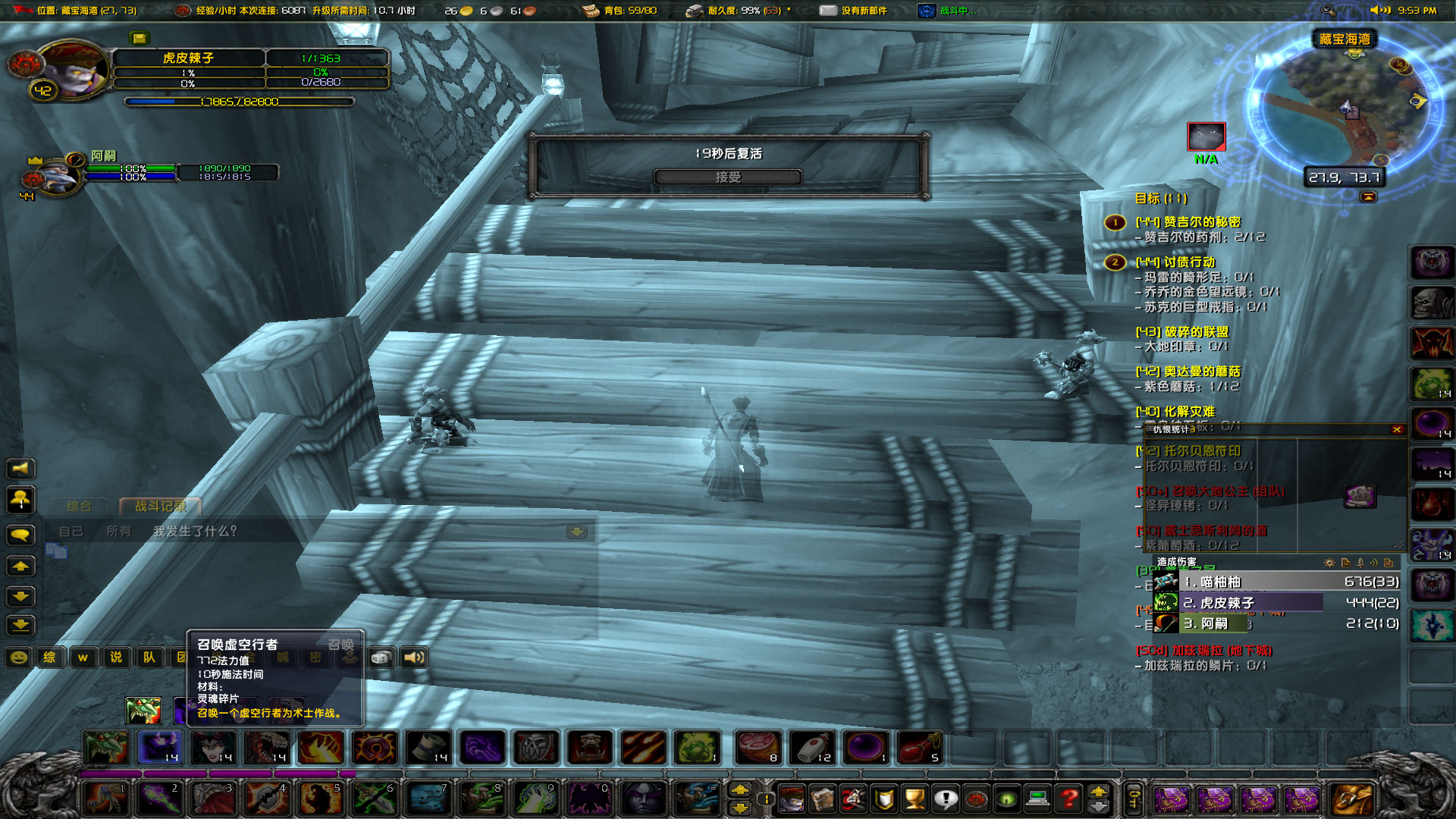Open the 没有新邮件 mailbox icon

point(827,11)
